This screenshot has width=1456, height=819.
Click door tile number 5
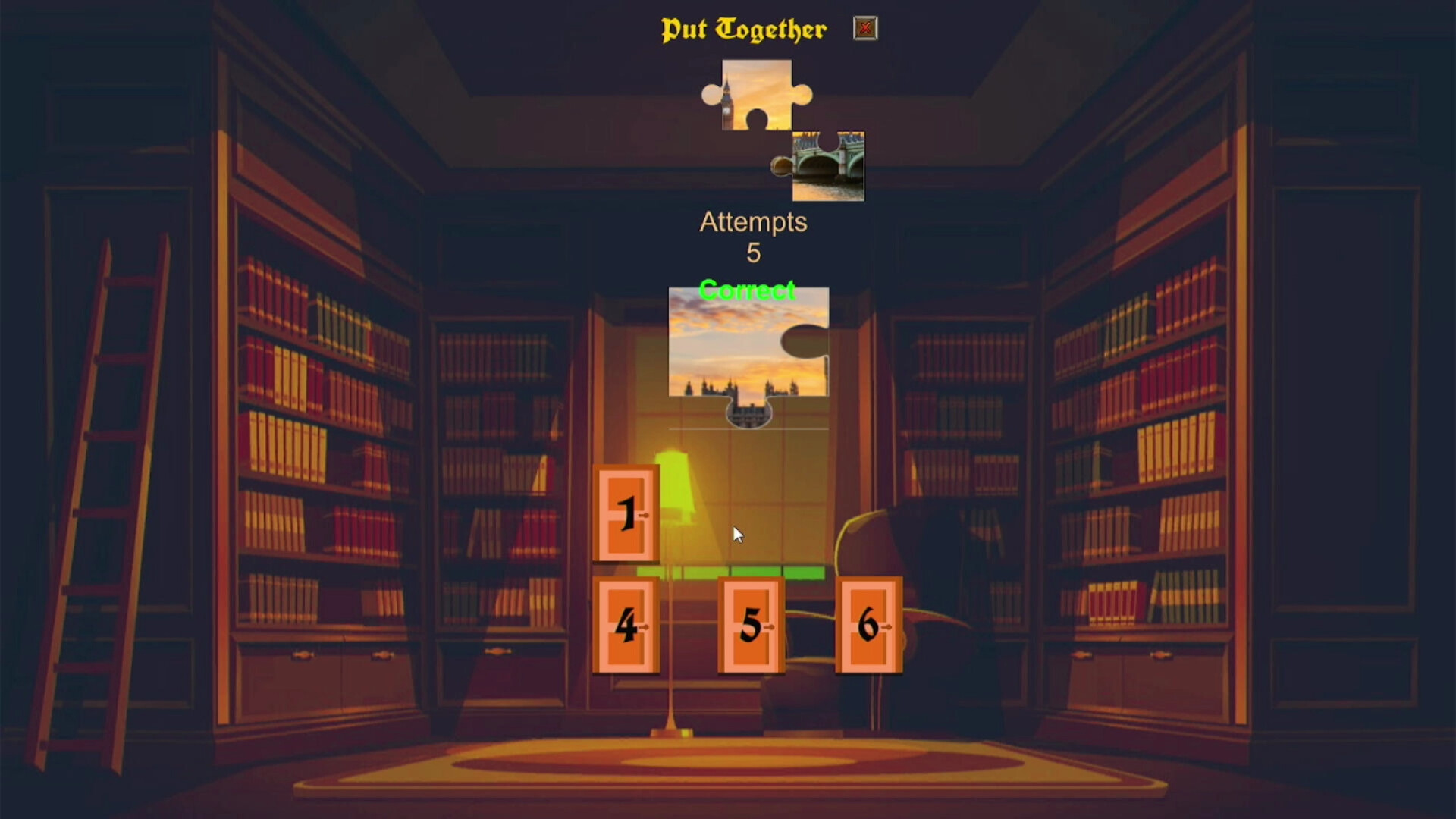[749, 626]
